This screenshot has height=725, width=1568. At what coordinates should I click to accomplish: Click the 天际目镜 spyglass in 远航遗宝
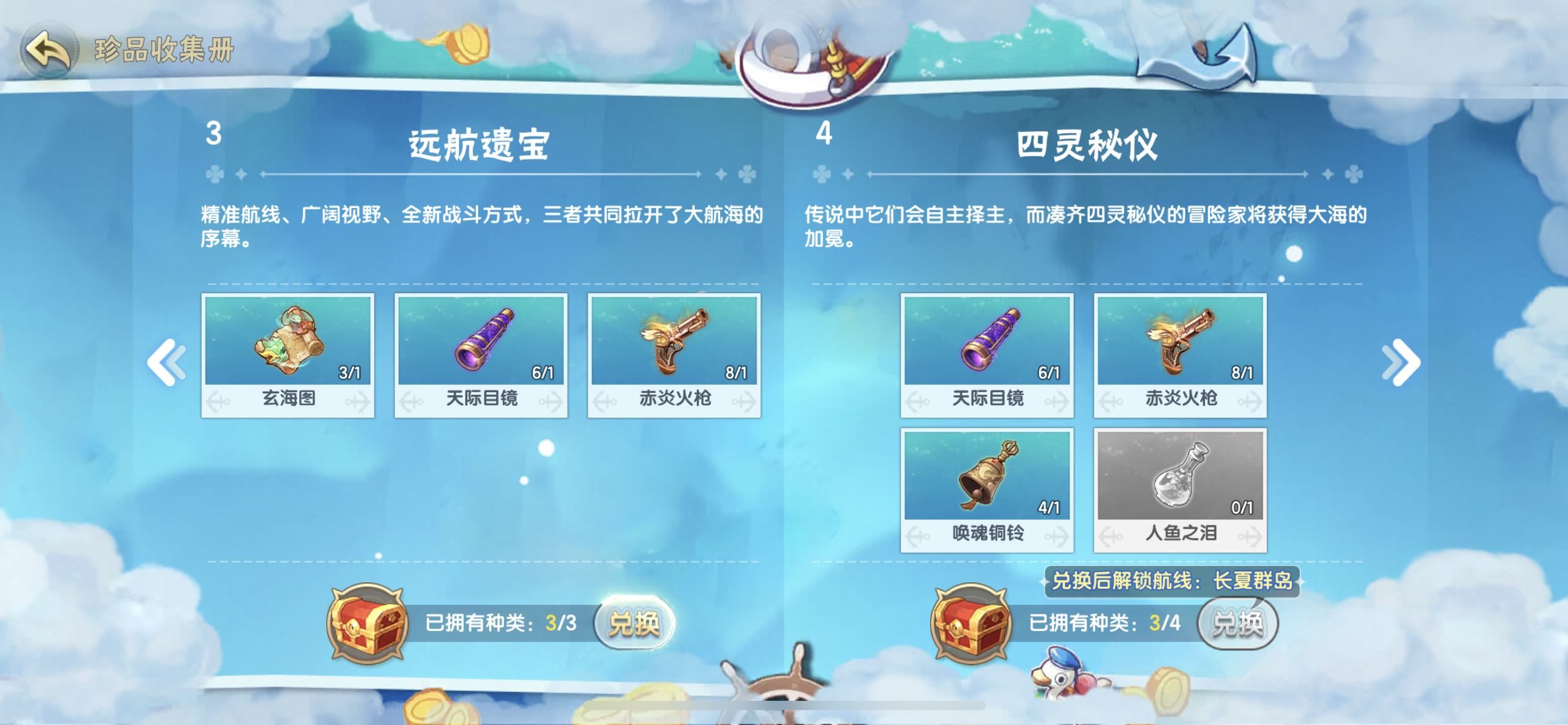pyautogui.click(x=480, y=353)
